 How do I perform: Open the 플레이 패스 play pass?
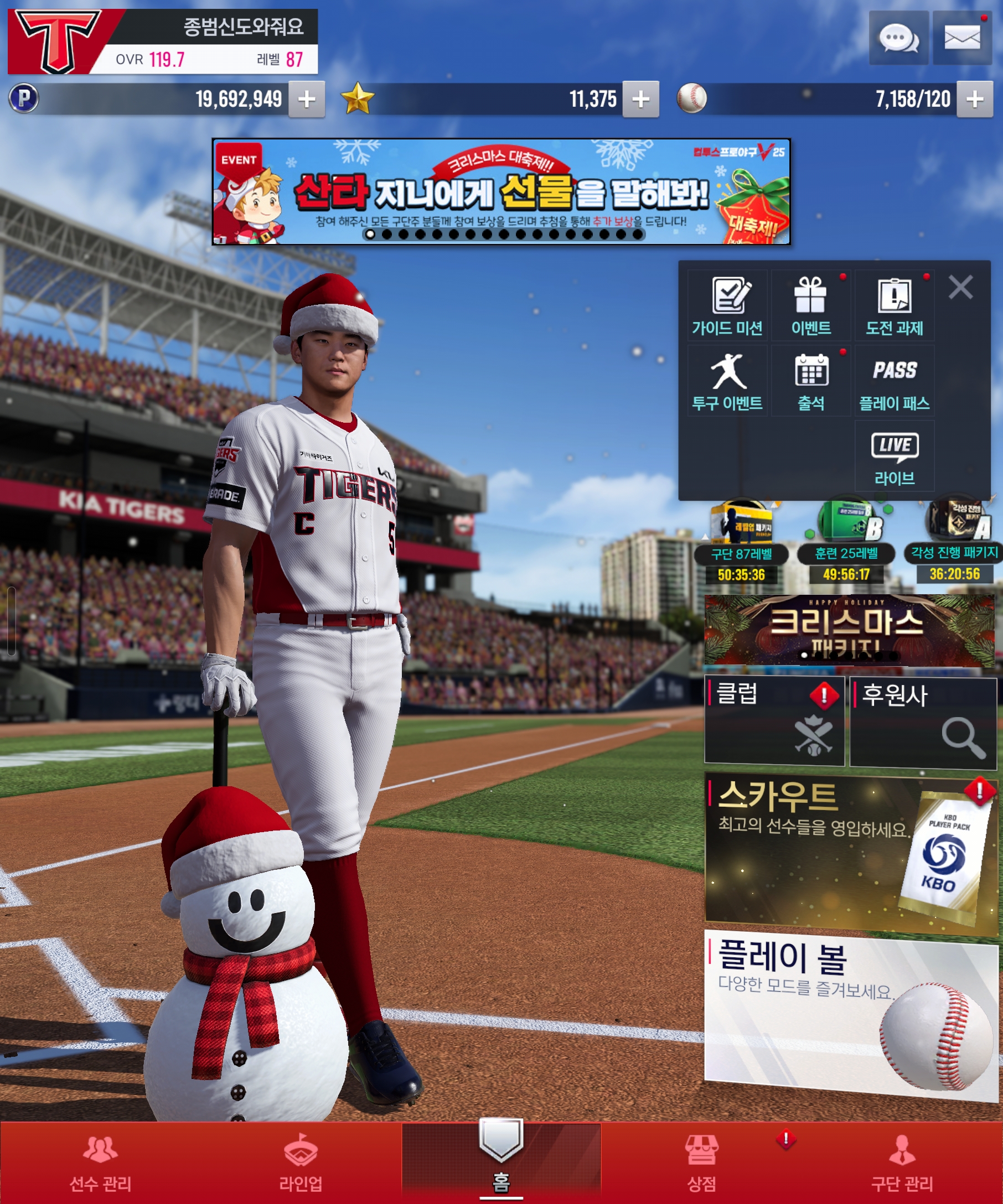894,381
